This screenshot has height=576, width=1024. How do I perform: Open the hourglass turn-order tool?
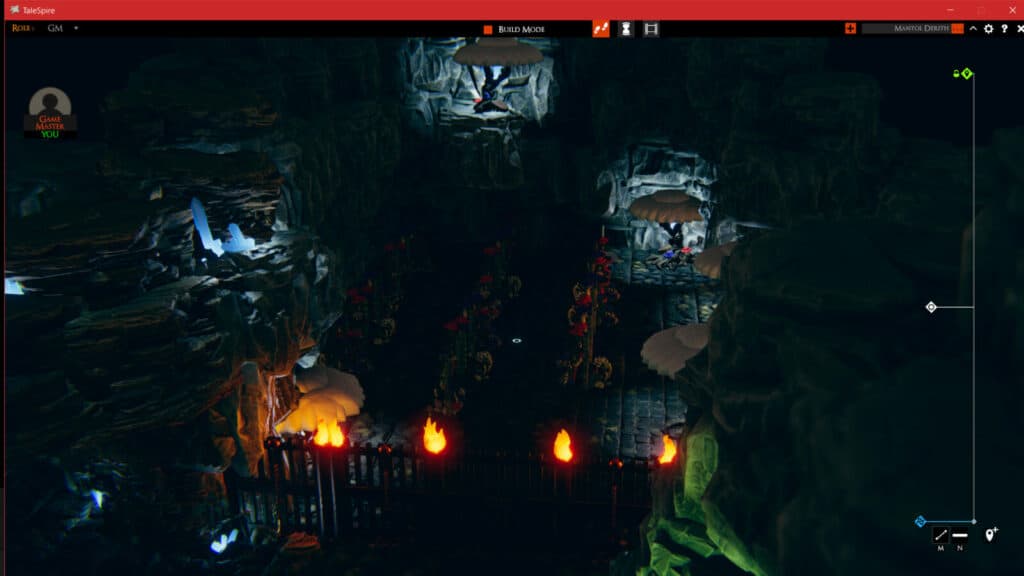pos(626,29)
